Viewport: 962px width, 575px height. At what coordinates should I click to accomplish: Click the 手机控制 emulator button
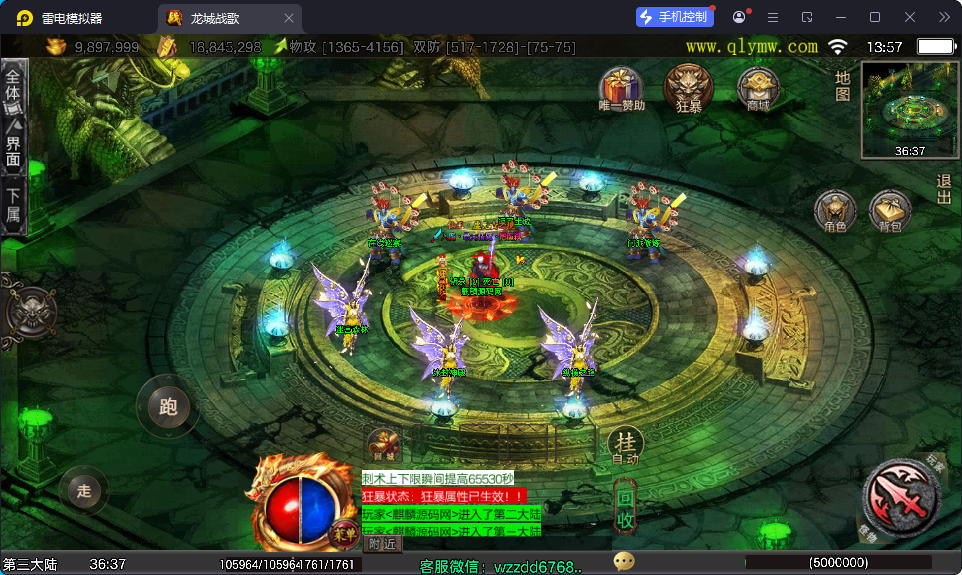point(676,17)
